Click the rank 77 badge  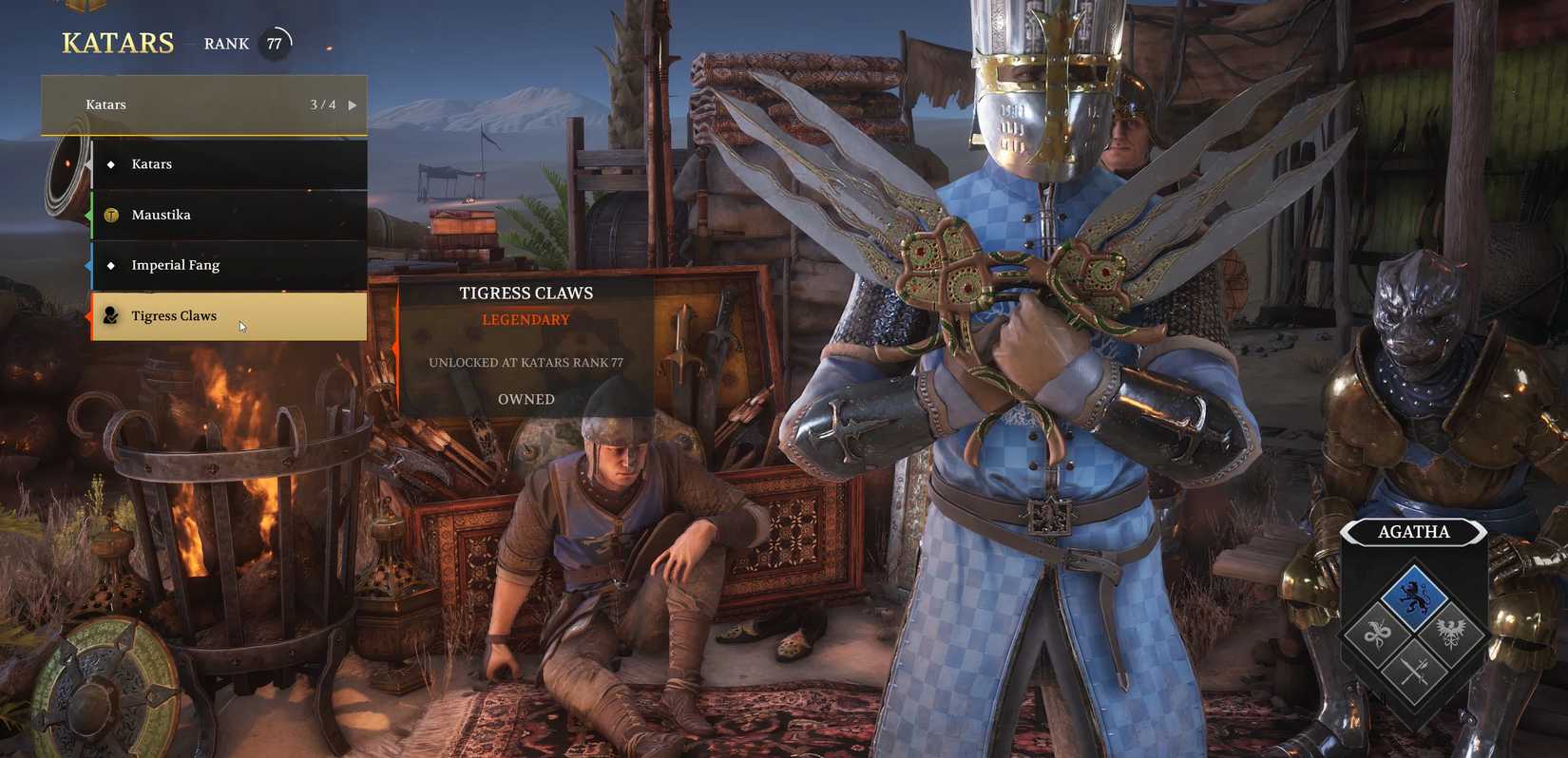pos(274,43)
